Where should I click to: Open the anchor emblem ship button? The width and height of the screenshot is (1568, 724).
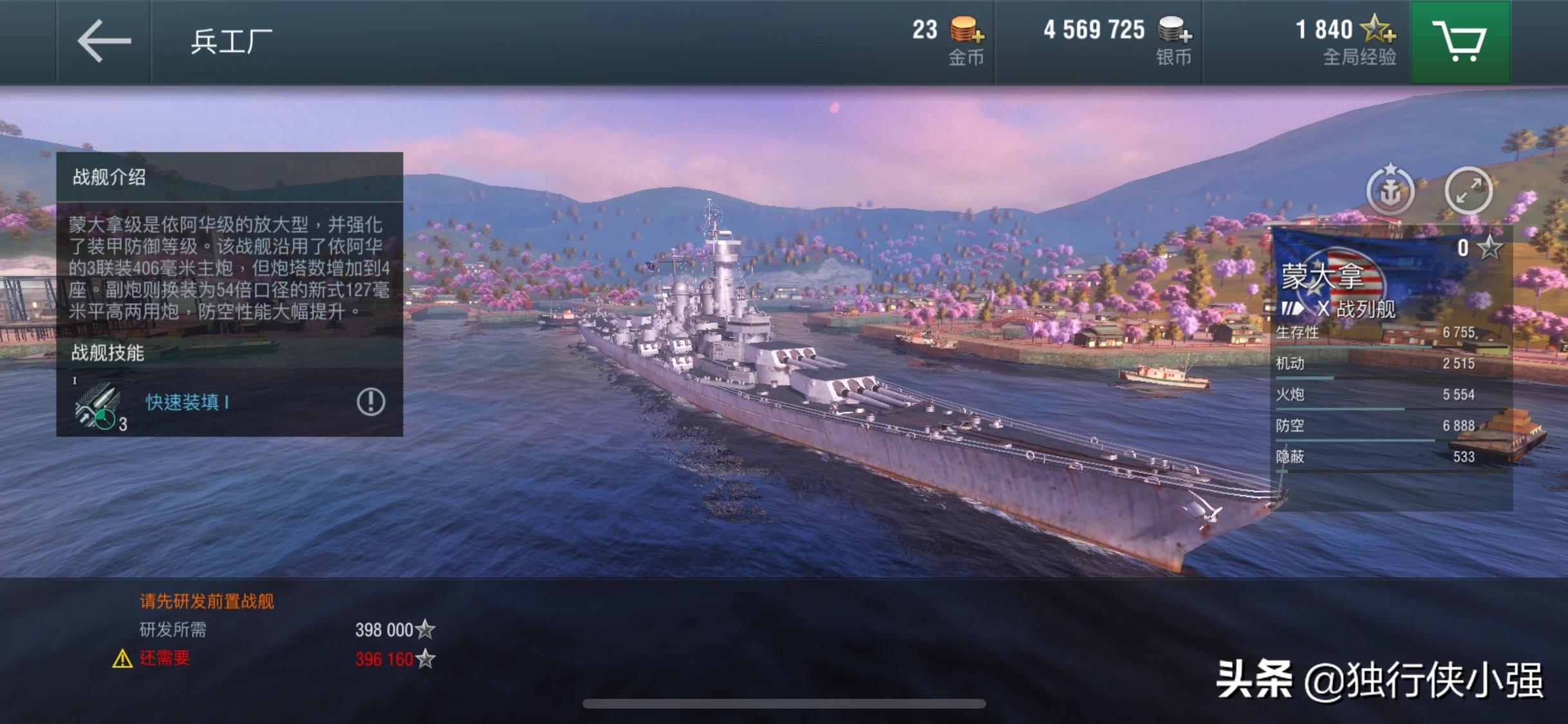(1390, 190)
